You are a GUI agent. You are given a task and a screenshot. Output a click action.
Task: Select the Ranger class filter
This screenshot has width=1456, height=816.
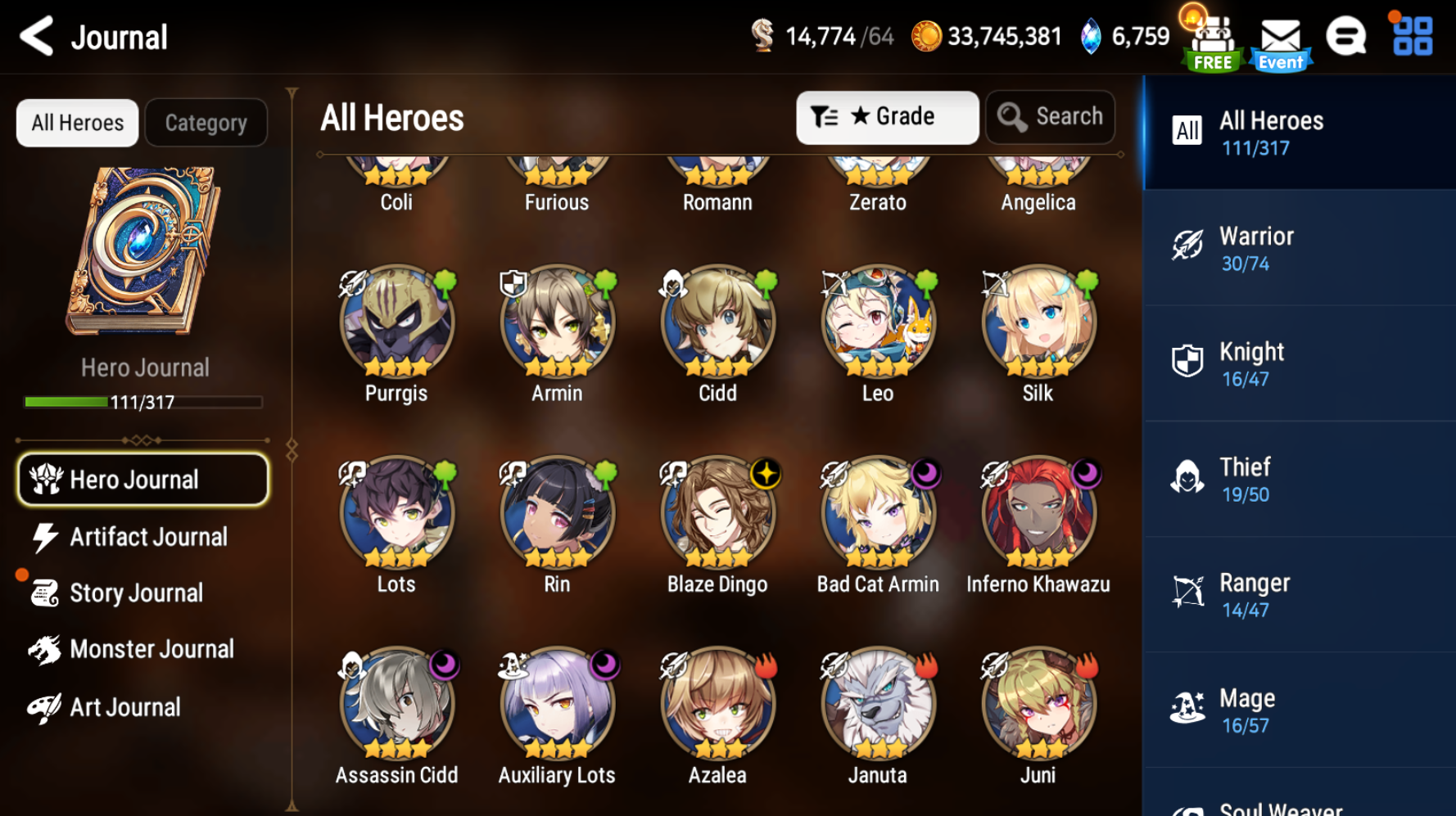click(x=1298, y=594)
